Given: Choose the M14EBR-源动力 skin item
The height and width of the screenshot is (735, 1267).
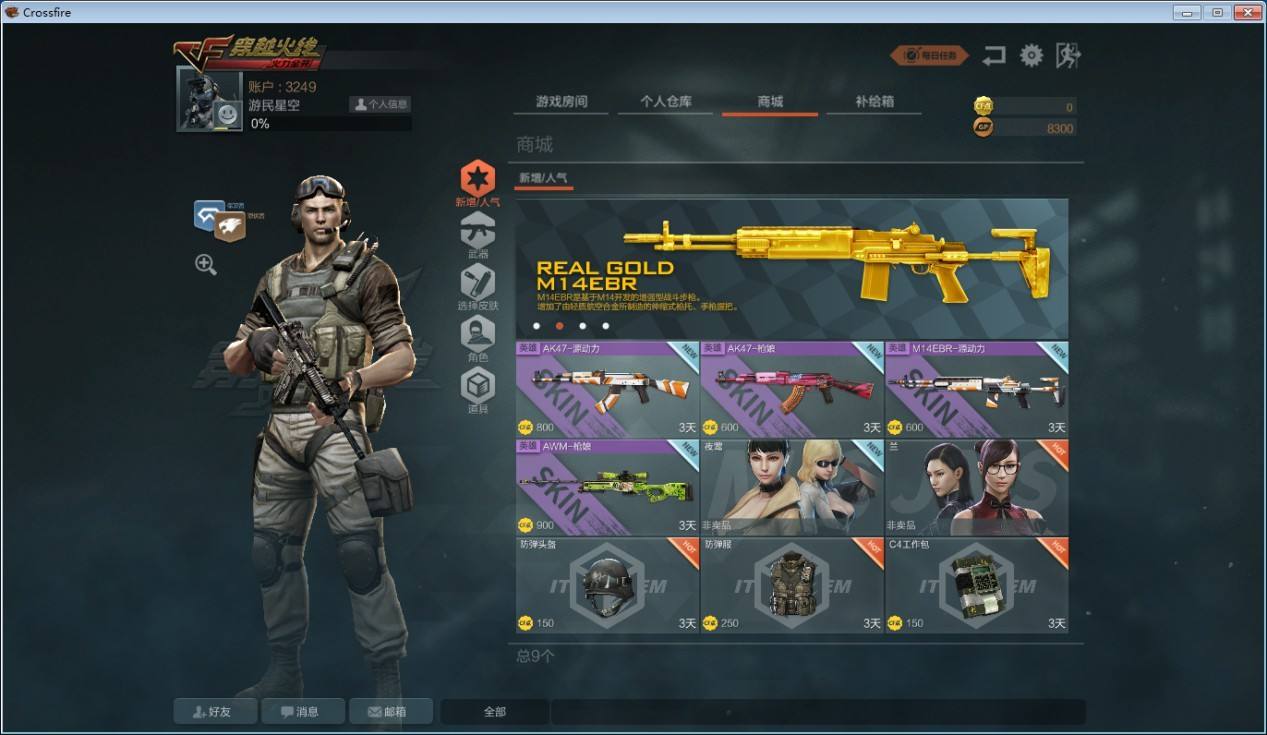Looking at the screenshot, I should (x=976, y=389).
